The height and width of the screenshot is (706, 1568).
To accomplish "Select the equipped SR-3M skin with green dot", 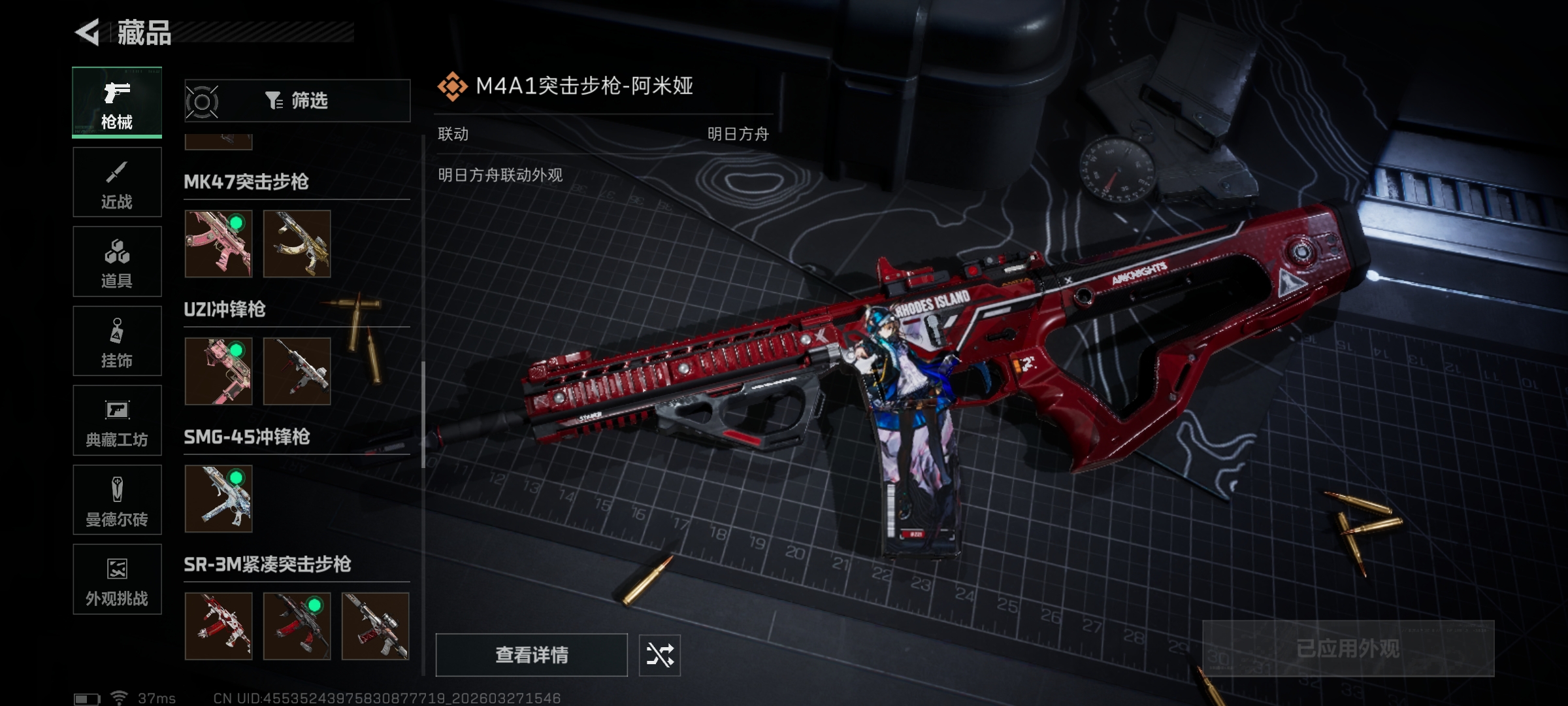I will 297,626.
